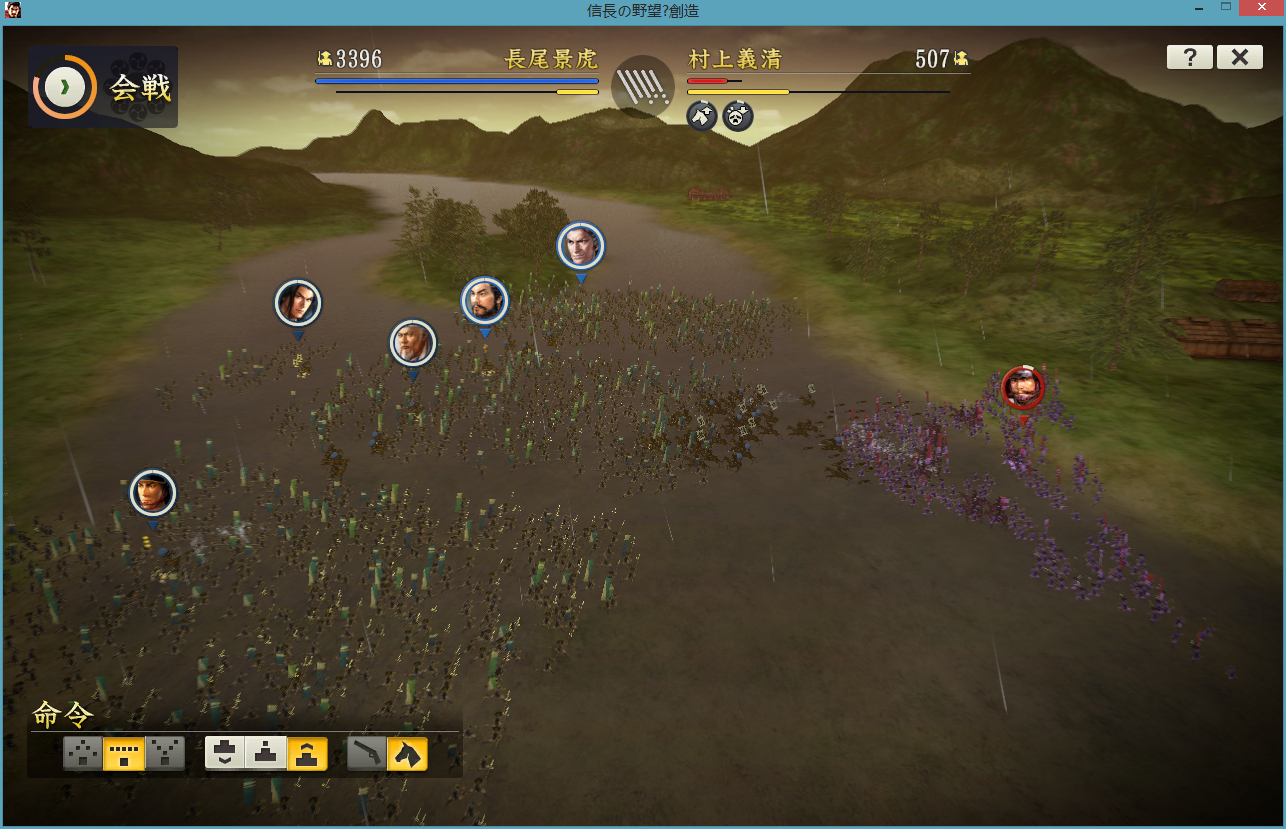Screen dimensions: 1286x829
Task: Activate the highlighted advance up-arrow command
Action: coord(307,753)
